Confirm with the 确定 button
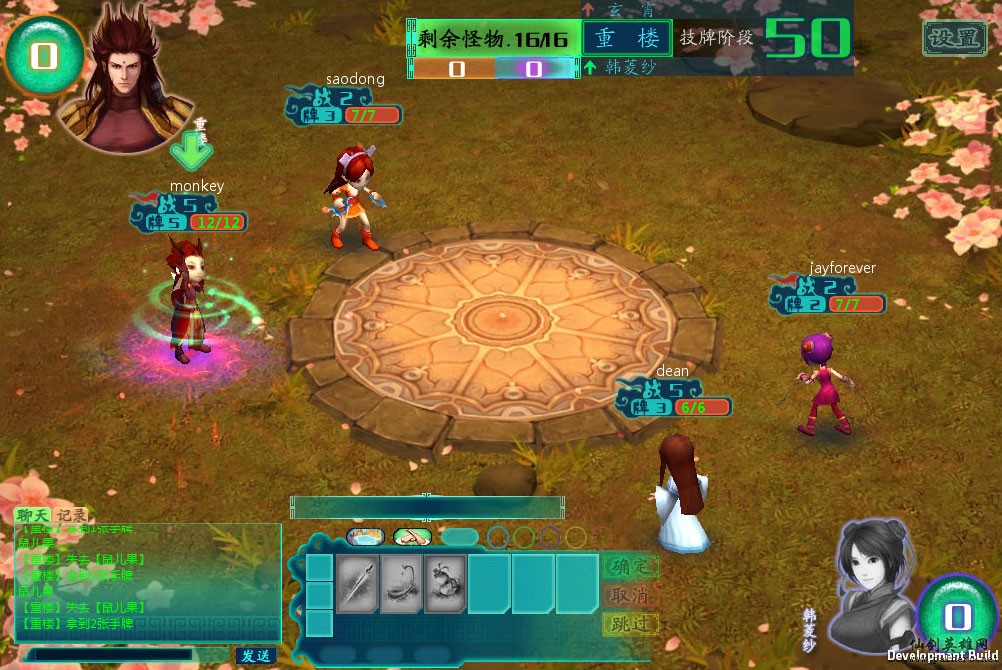The image size is (1002, 670). point(630,566)
